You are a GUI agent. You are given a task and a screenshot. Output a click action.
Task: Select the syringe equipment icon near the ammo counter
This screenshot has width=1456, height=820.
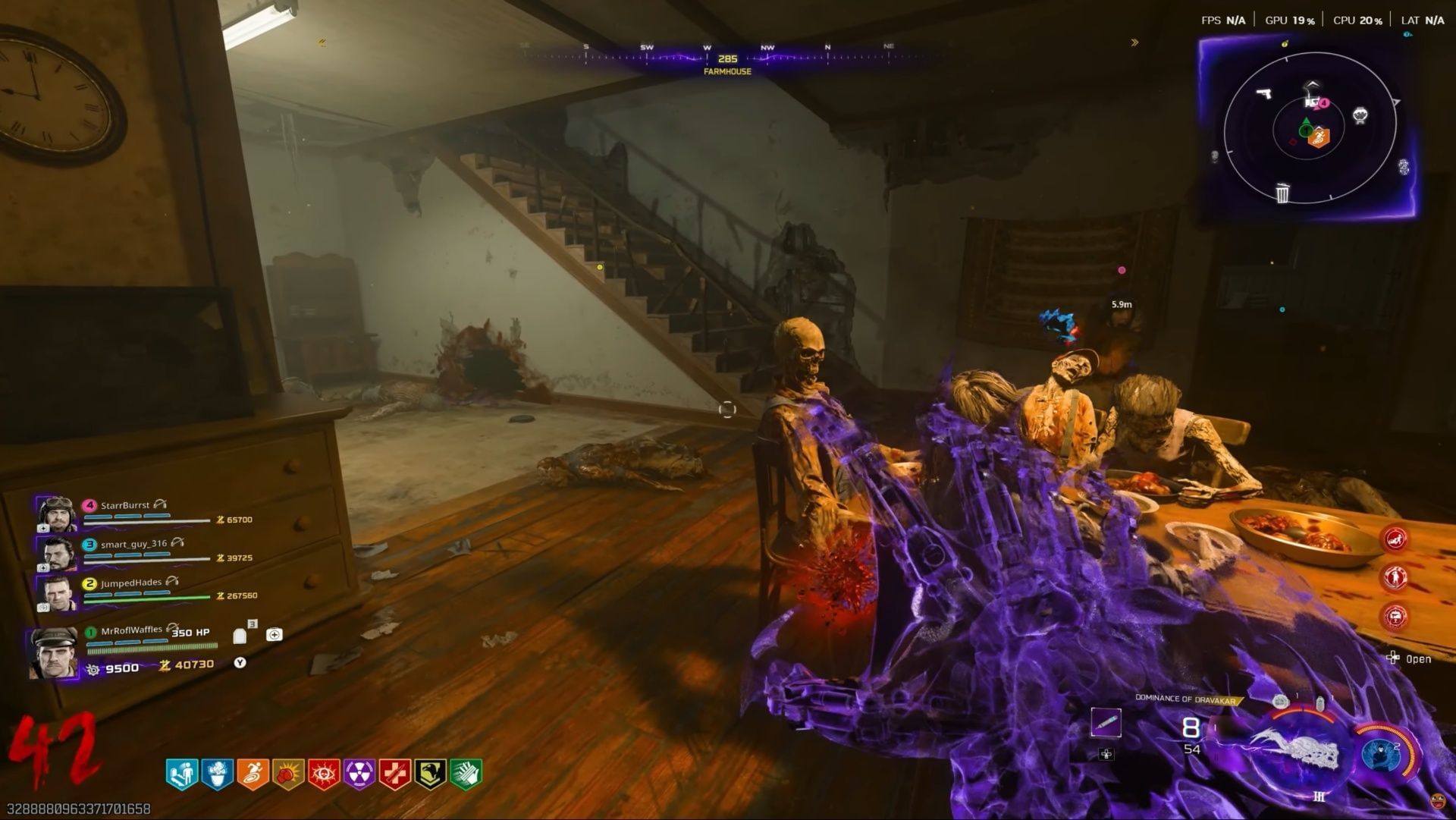[1107, 723]
